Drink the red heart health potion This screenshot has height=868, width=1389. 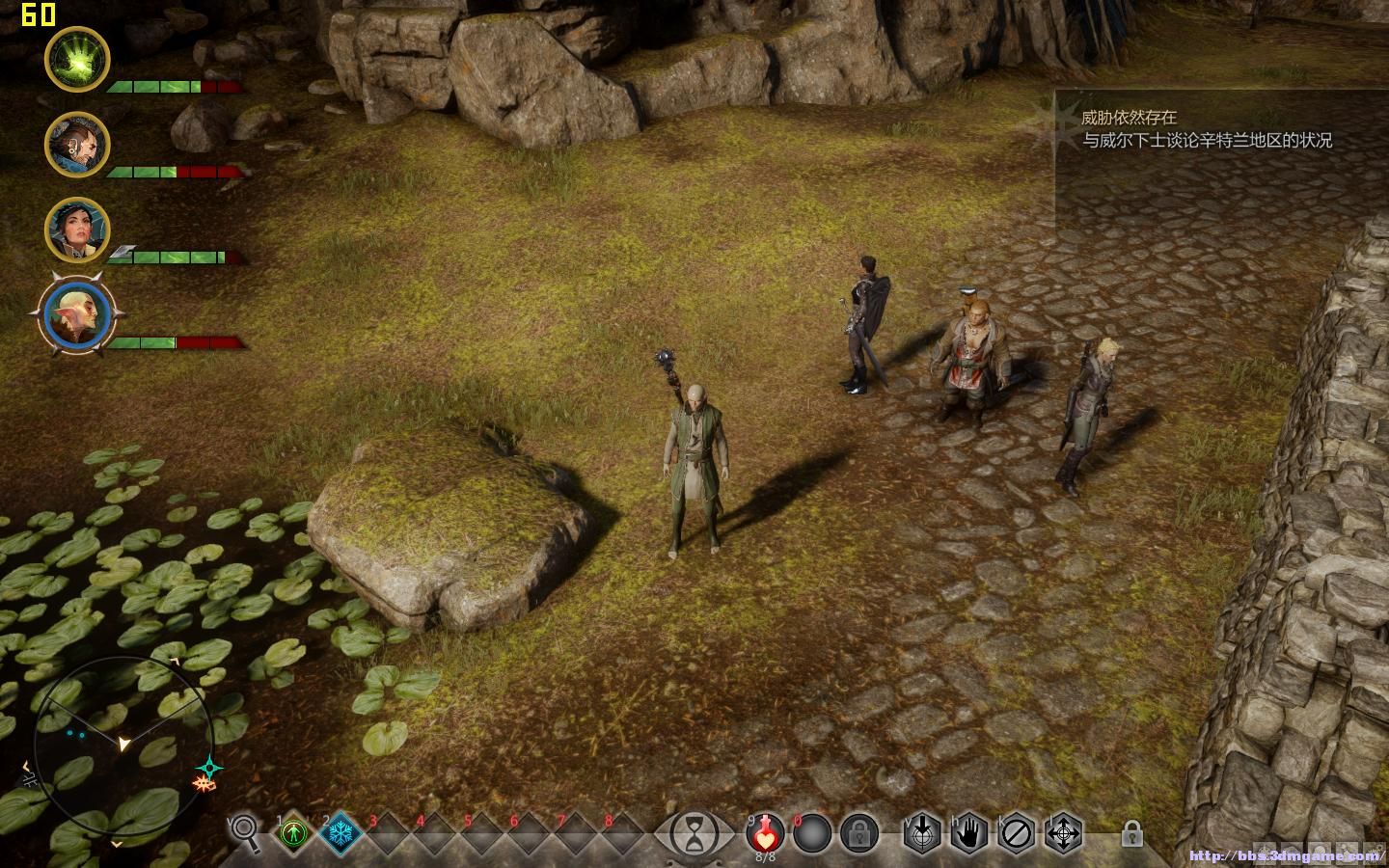pos(765,831)
